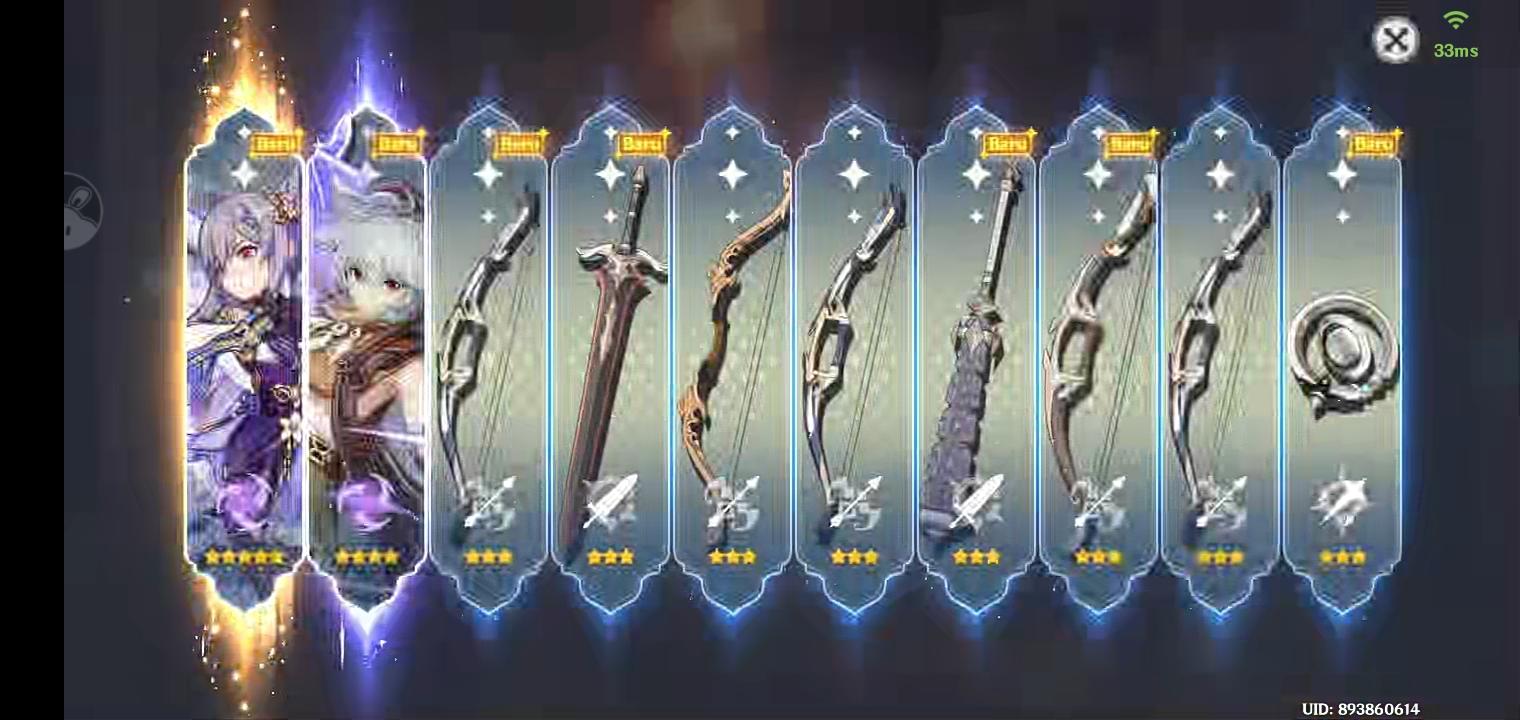
Task: Close the wish results screen
Action: (1396, 40)
